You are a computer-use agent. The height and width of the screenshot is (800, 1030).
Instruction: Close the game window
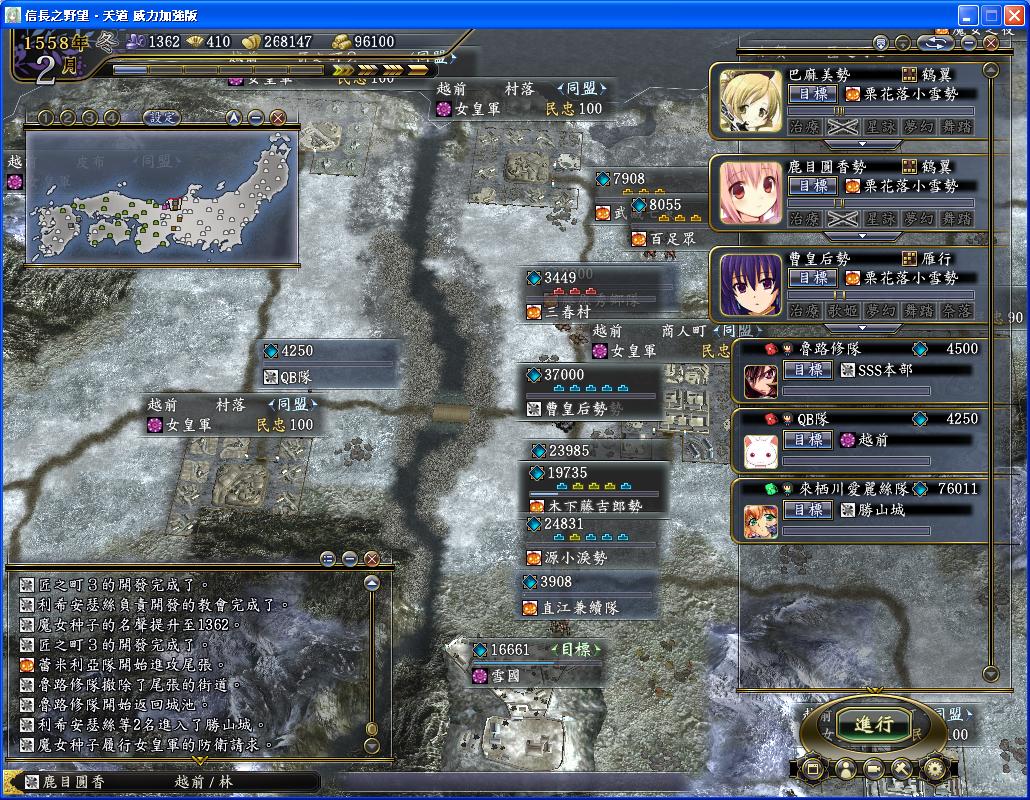pyautogui.click(x=1012, y=15)
